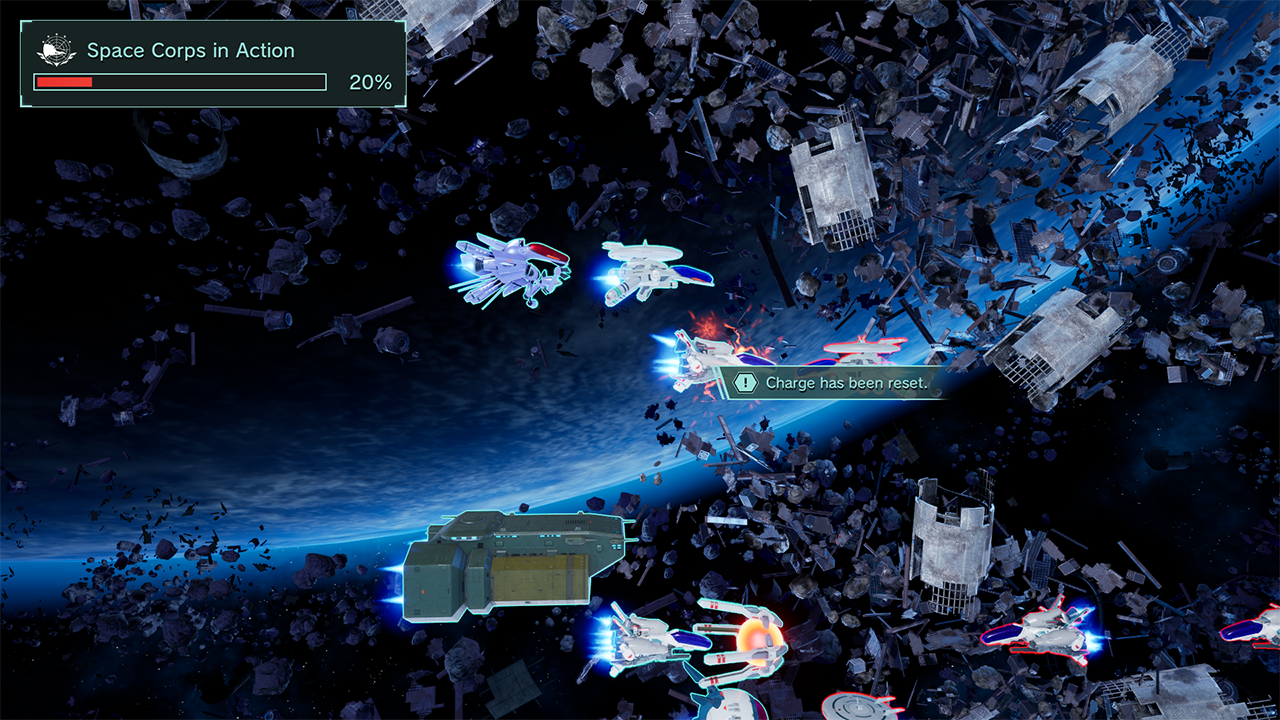Screen dimensions: 1280x720
Task: Click the Space Corps emblem icon
Action: [x=57, y=50]
